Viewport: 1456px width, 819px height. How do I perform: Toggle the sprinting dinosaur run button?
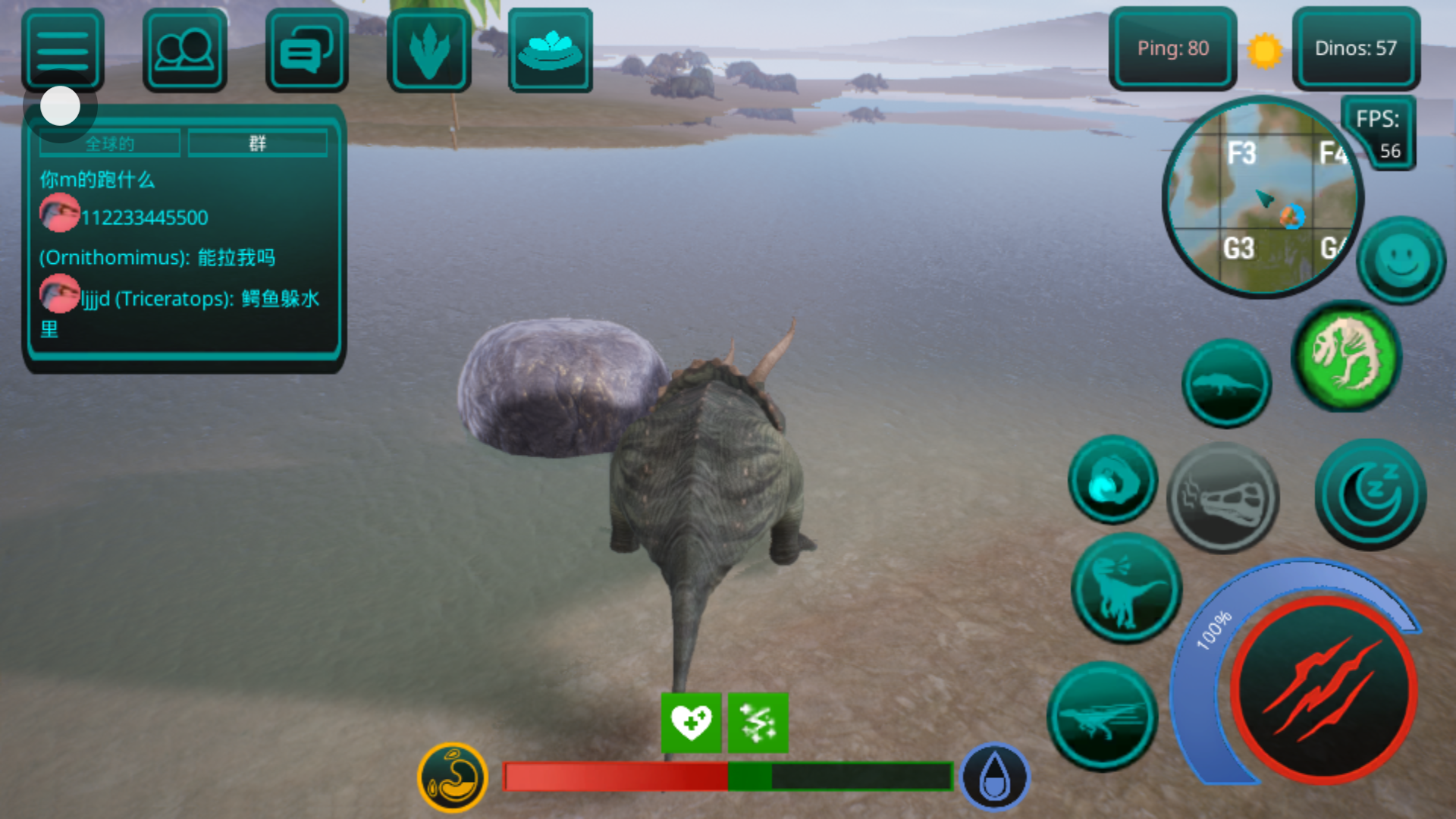pos(1103,716)
